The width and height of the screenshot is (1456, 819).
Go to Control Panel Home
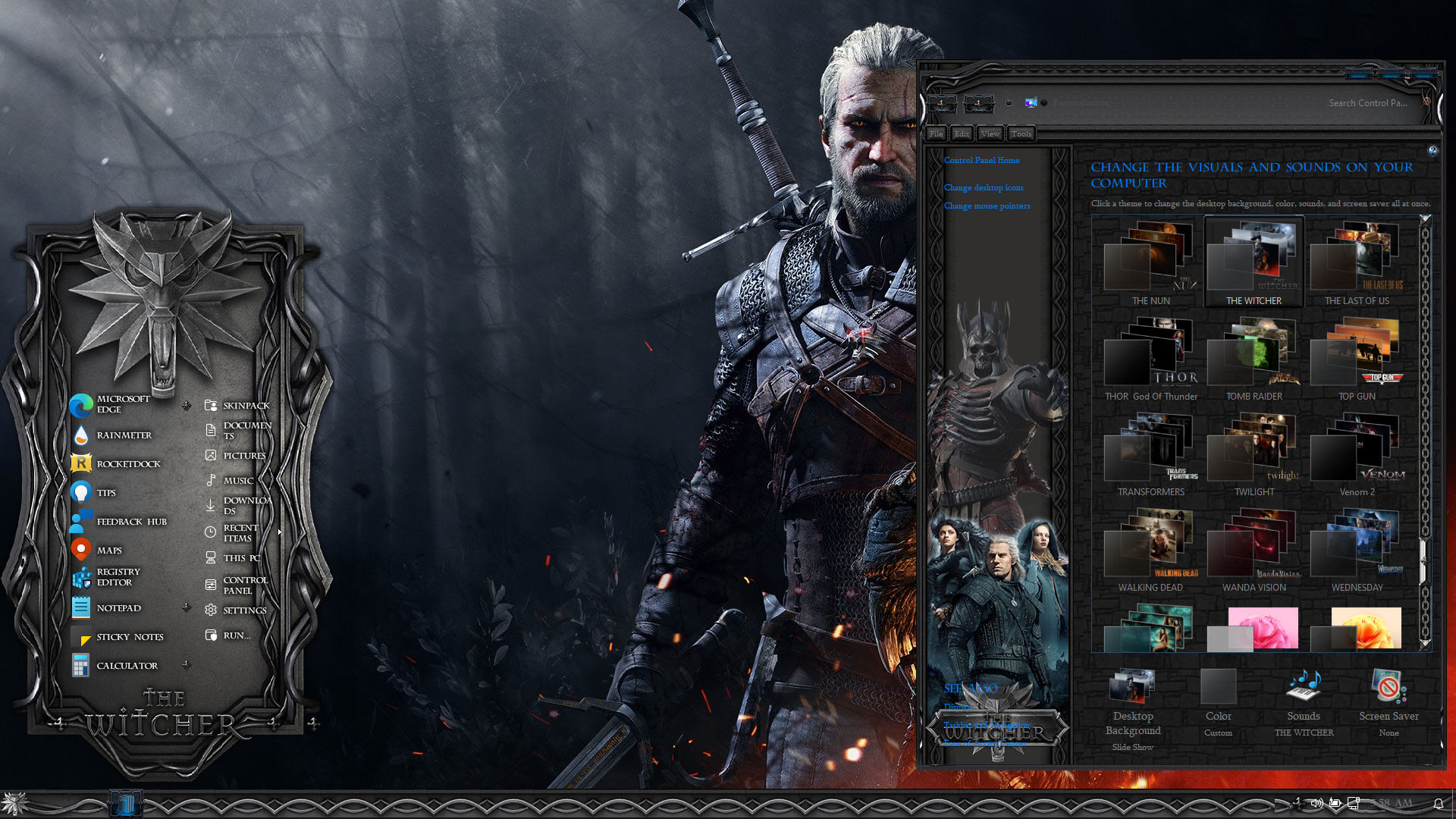coord(981,161)
